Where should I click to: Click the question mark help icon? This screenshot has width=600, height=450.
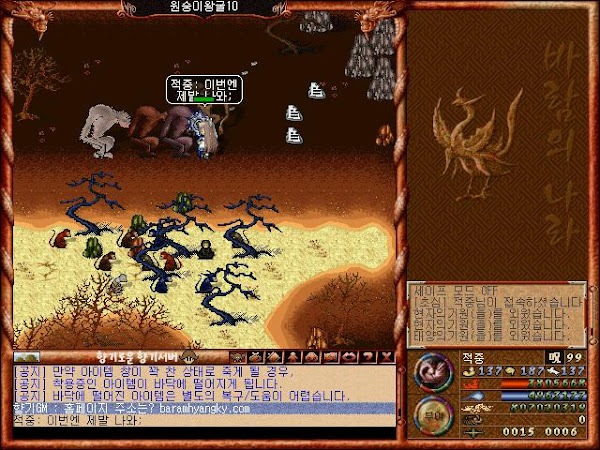point(370,356)
